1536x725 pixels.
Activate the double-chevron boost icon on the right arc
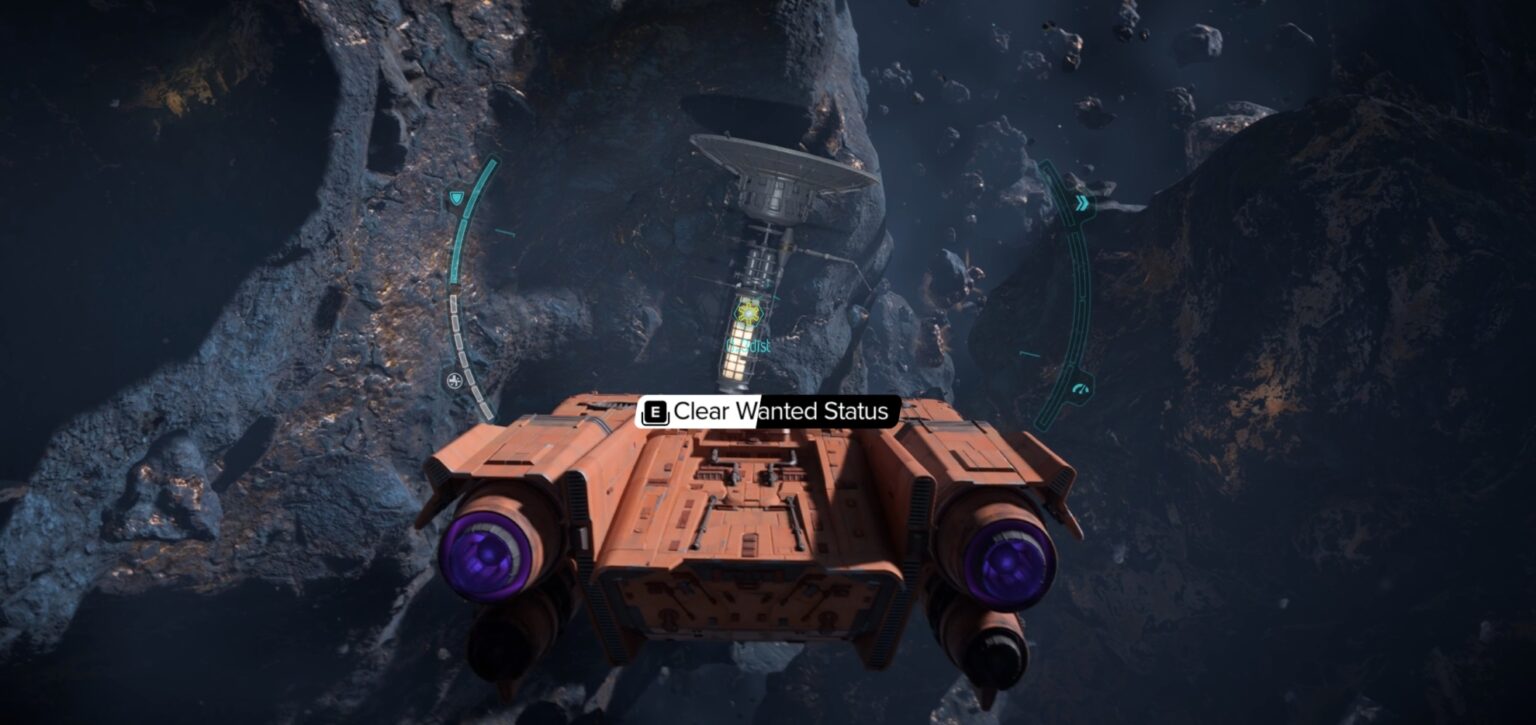(x=1082, y=202)
